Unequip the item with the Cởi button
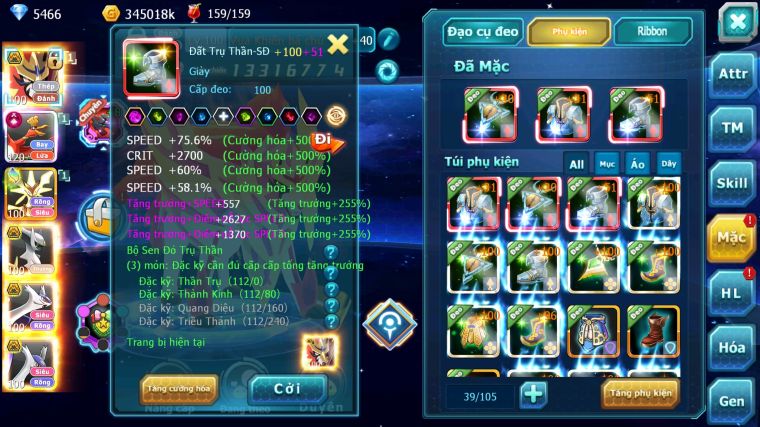760x427 pixels. 287,388
